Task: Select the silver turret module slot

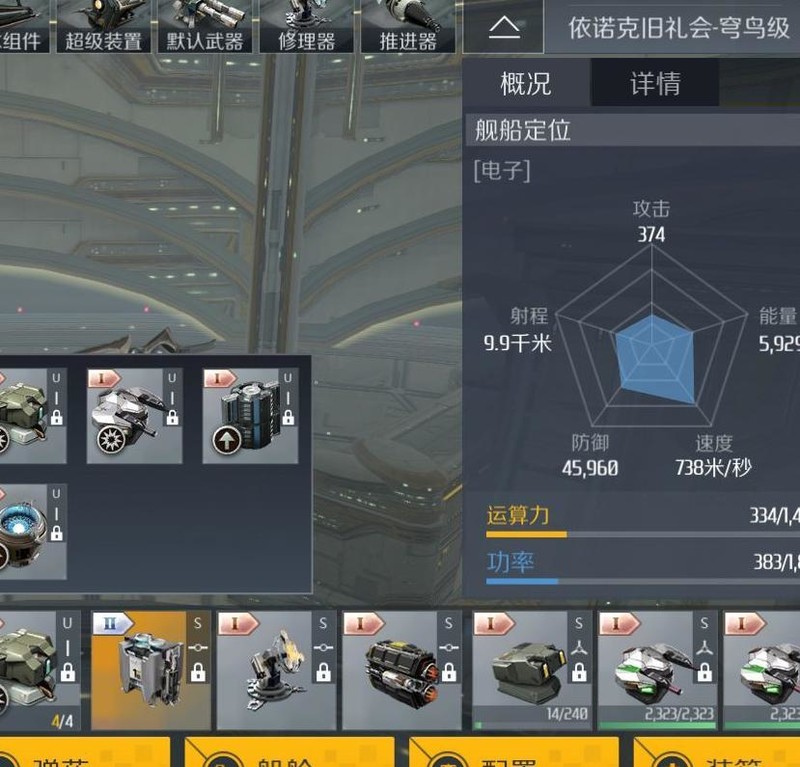Action: click(x=134, y=415)
